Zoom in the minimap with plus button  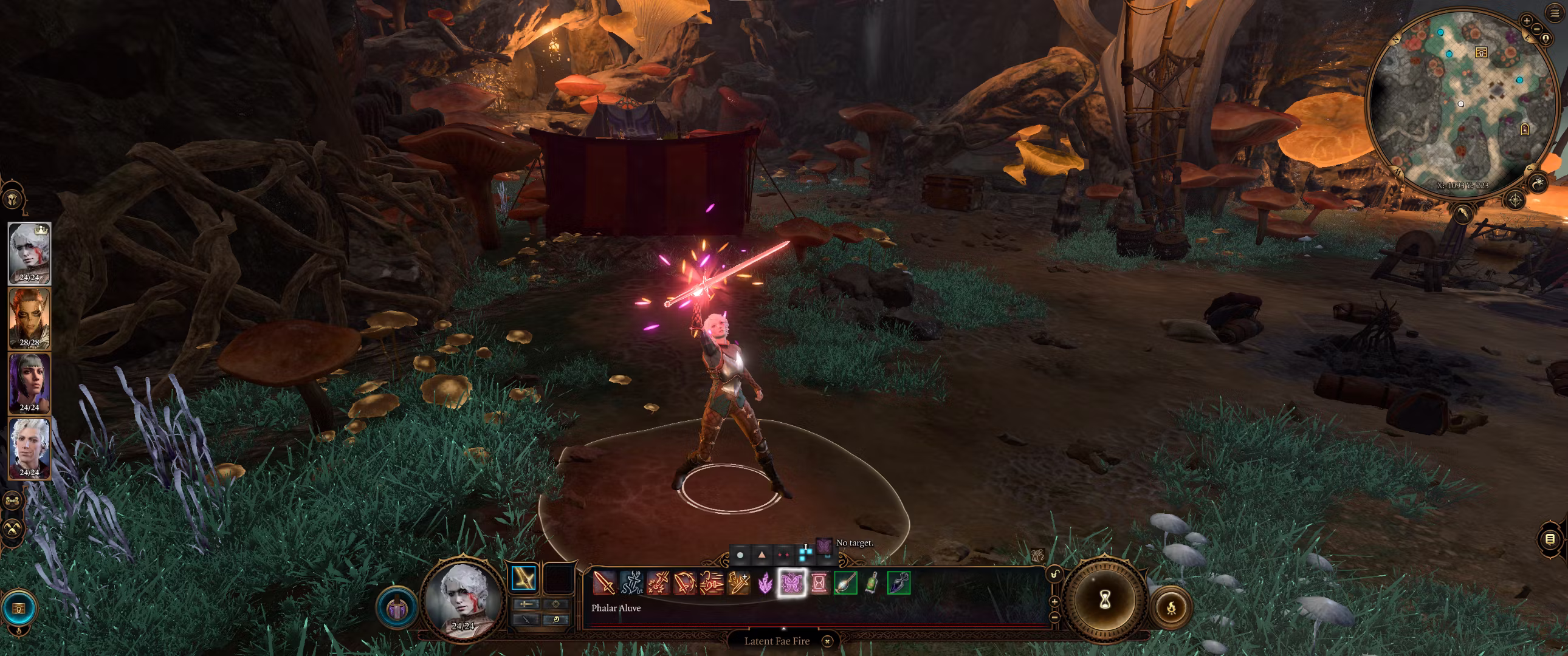pyautogui.click(x=1526, y=21)
